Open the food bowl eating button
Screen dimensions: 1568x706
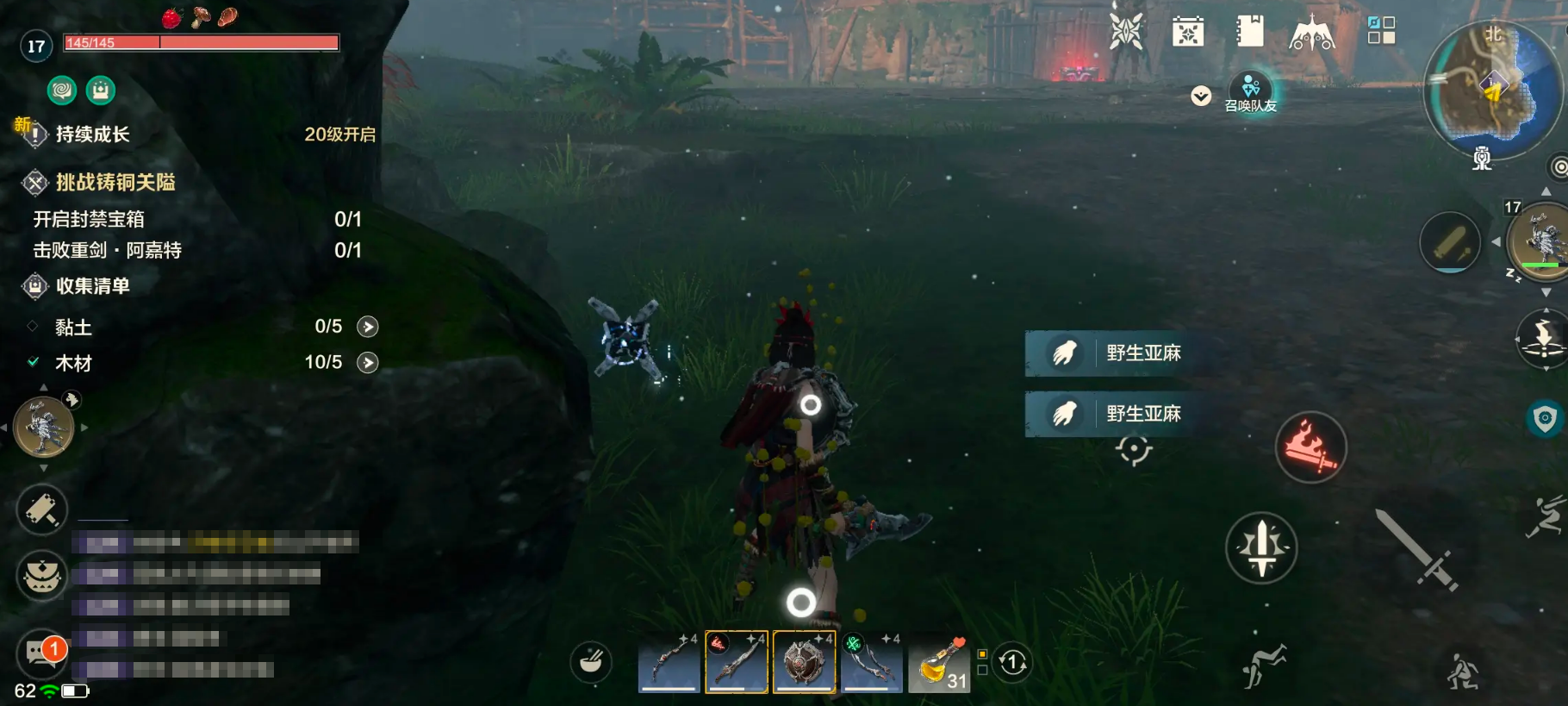(x=591, y=662)
